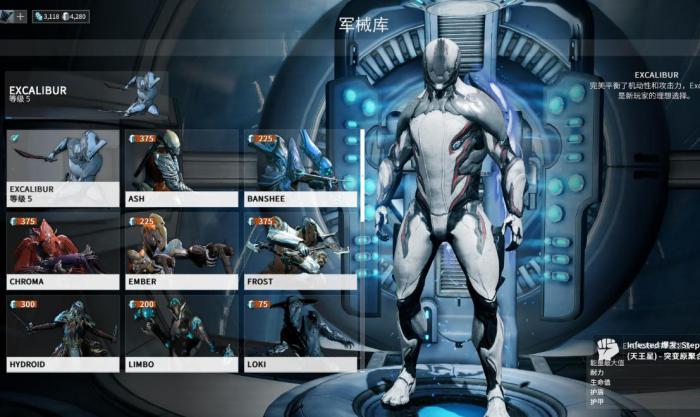
Task: Choose the Ash warframe tile
Action: click(180, 166)
